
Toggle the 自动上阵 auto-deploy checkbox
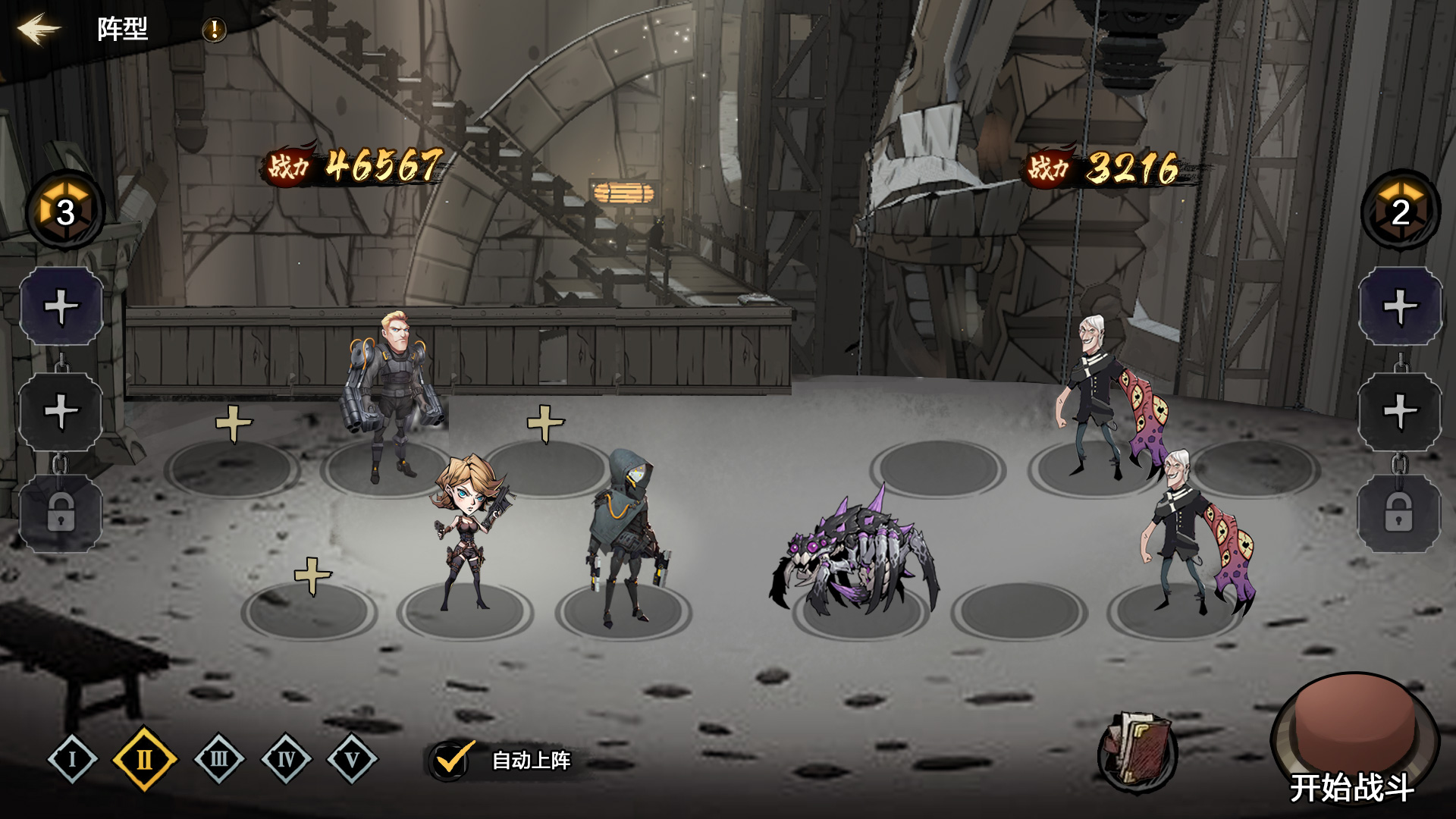click(451, 760)
